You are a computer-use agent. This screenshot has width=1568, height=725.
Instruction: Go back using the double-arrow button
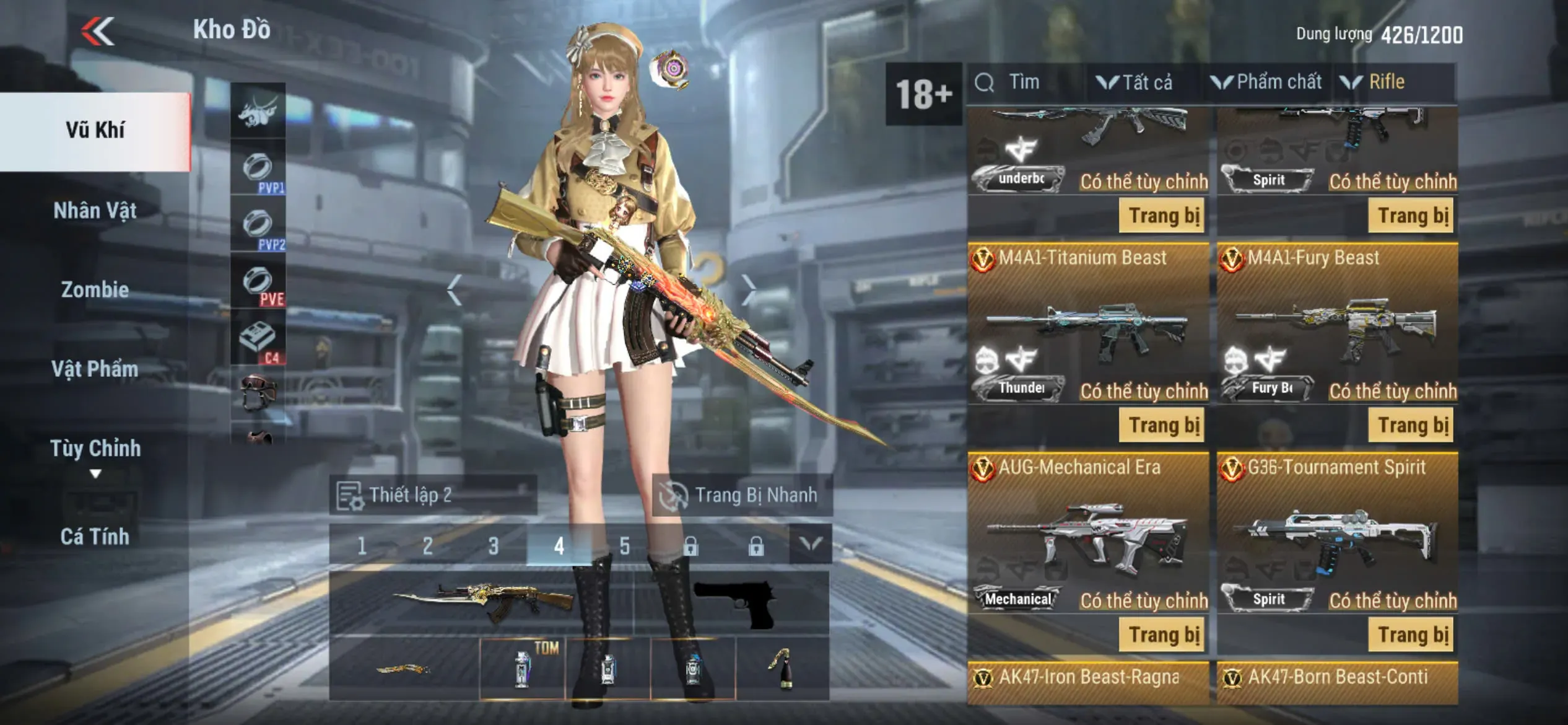click(x=98, y=31)
